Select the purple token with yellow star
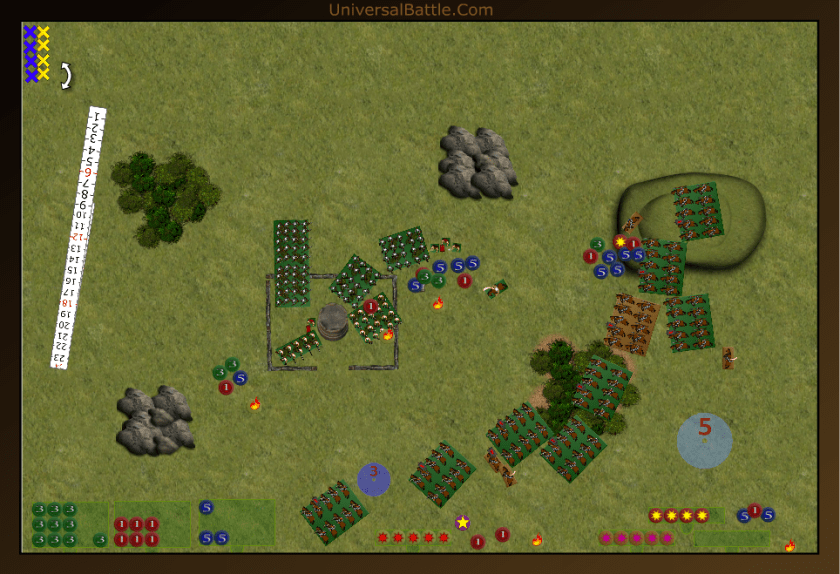This screenshot has height=574, width=840. [462, 522]
